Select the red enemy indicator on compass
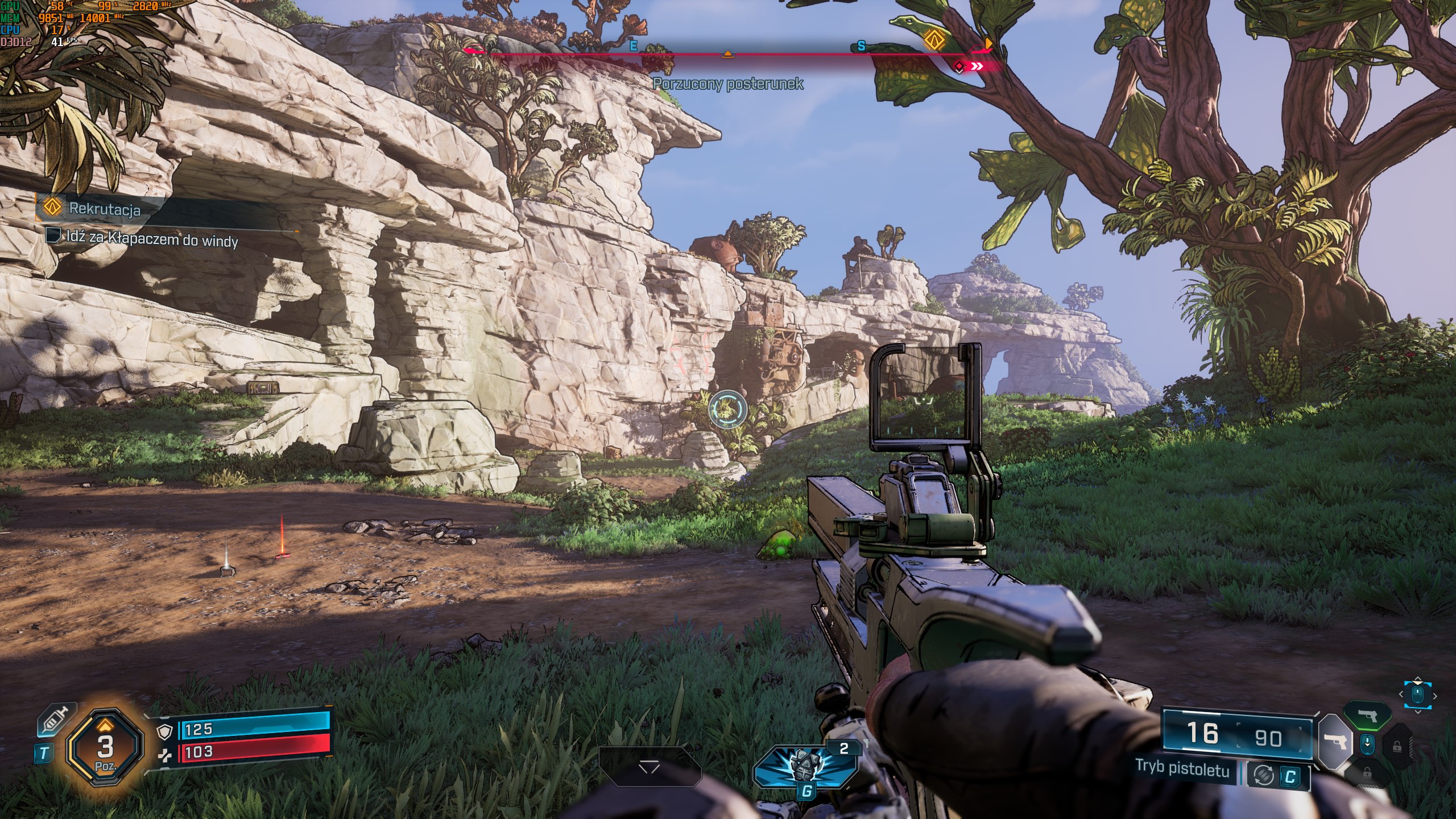The height and width of the screenshot is (819, 1456). [959, 67]
